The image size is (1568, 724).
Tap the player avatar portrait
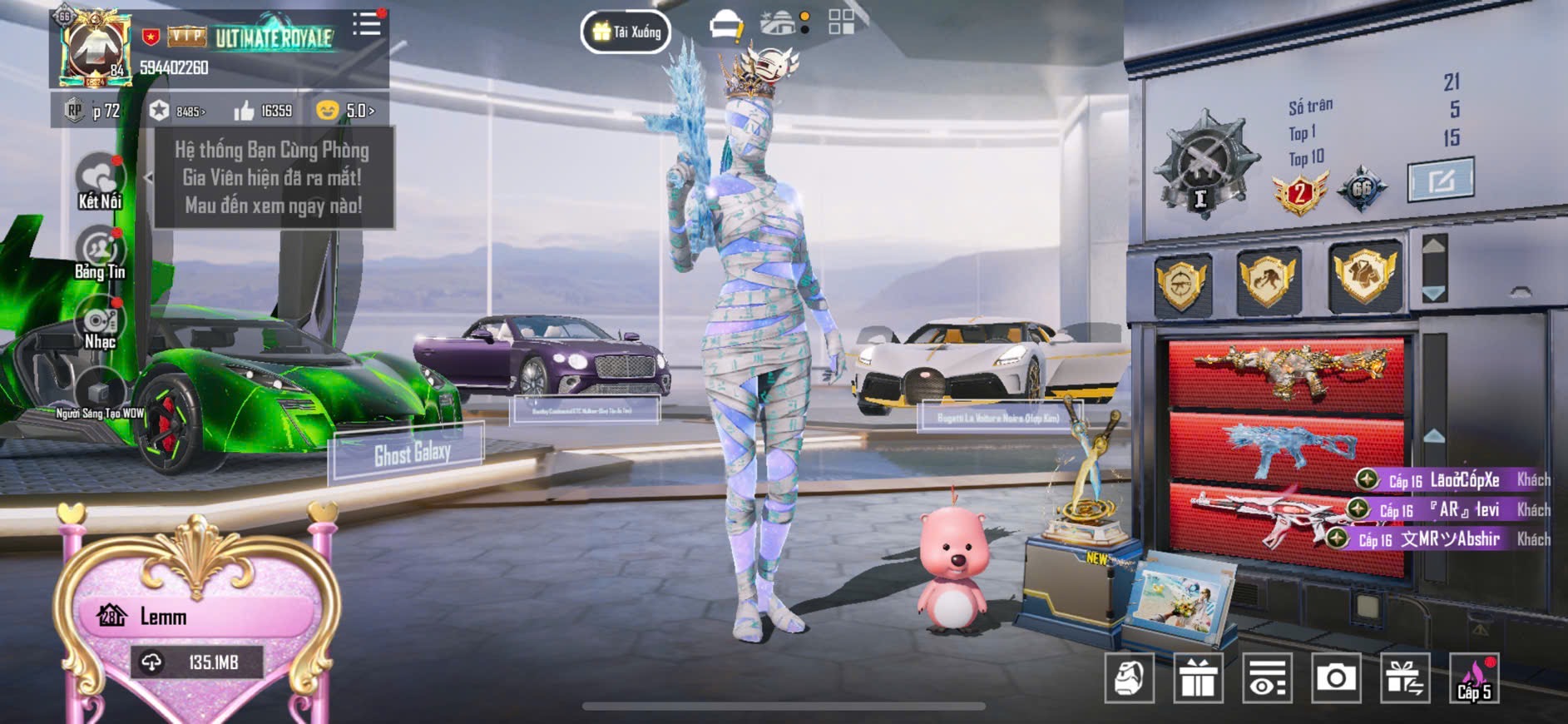pos(94,50)
